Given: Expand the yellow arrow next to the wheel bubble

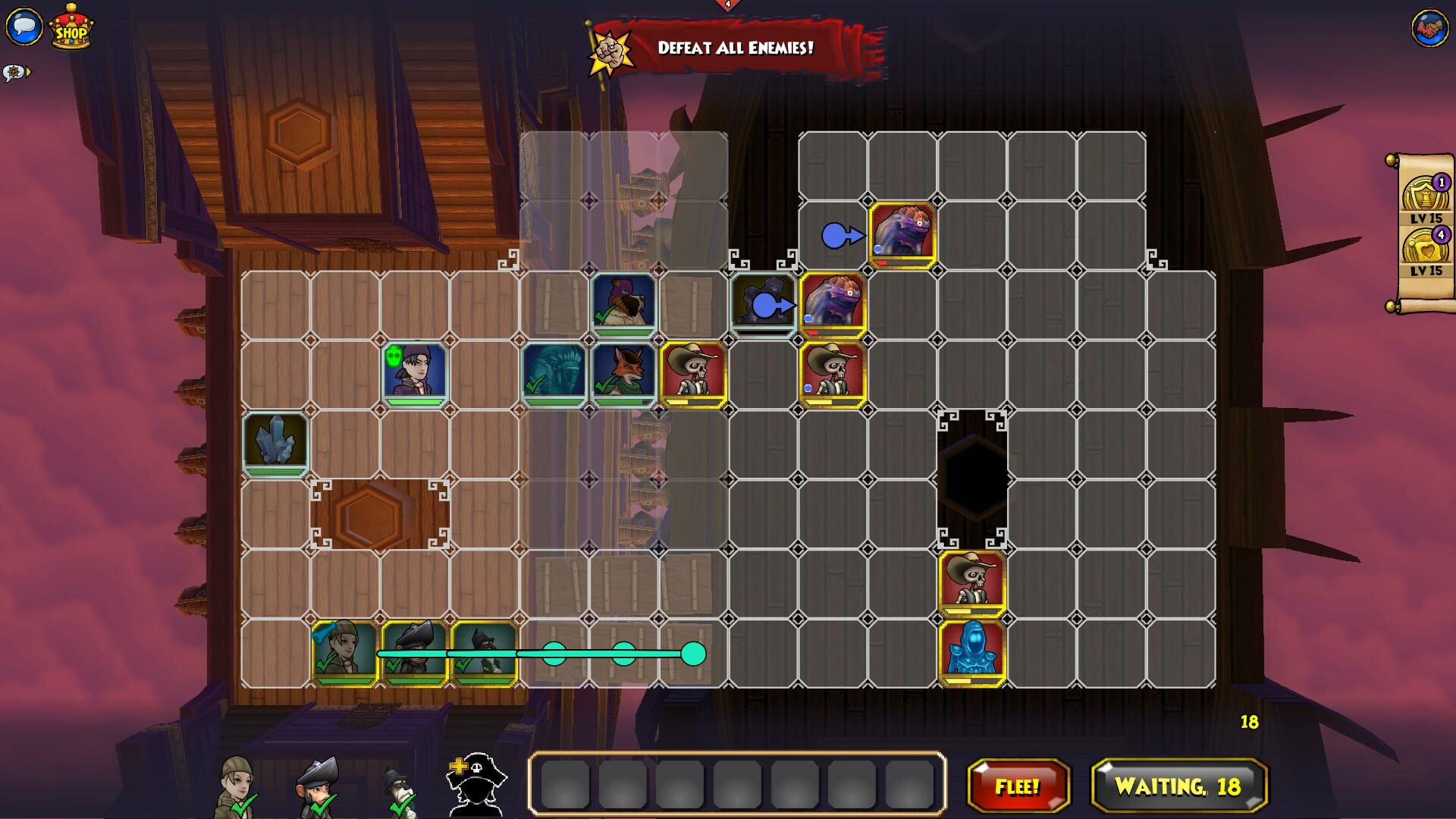Looking at the screenshot, I should click(30, 71).
